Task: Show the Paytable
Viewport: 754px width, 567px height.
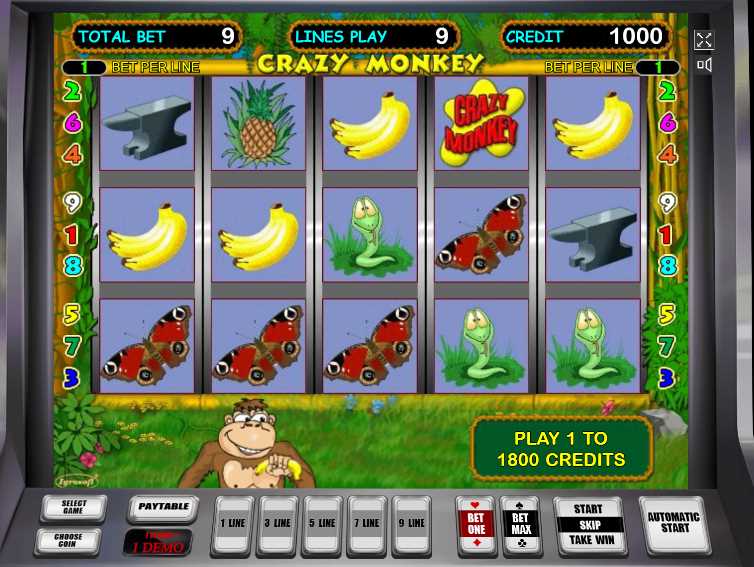Action: [163, 508]
